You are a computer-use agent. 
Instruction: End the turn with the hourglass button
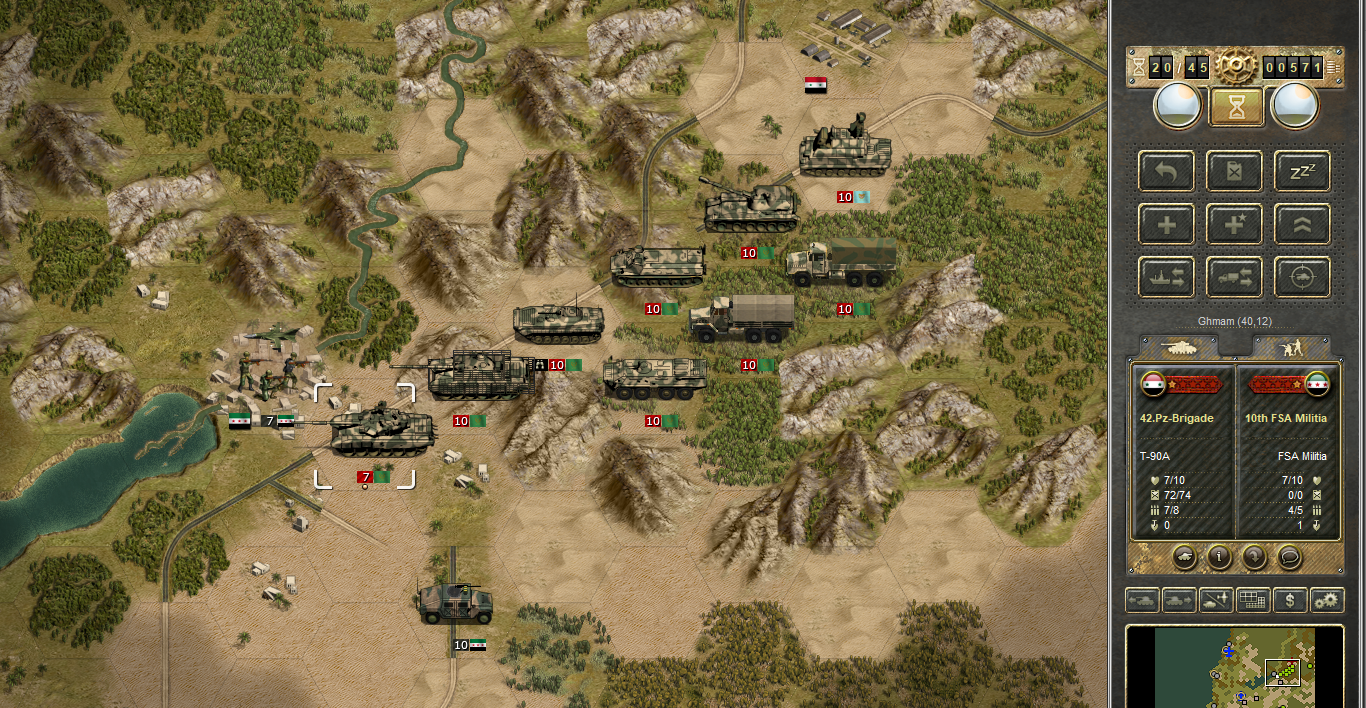(x=1236, y=107)
